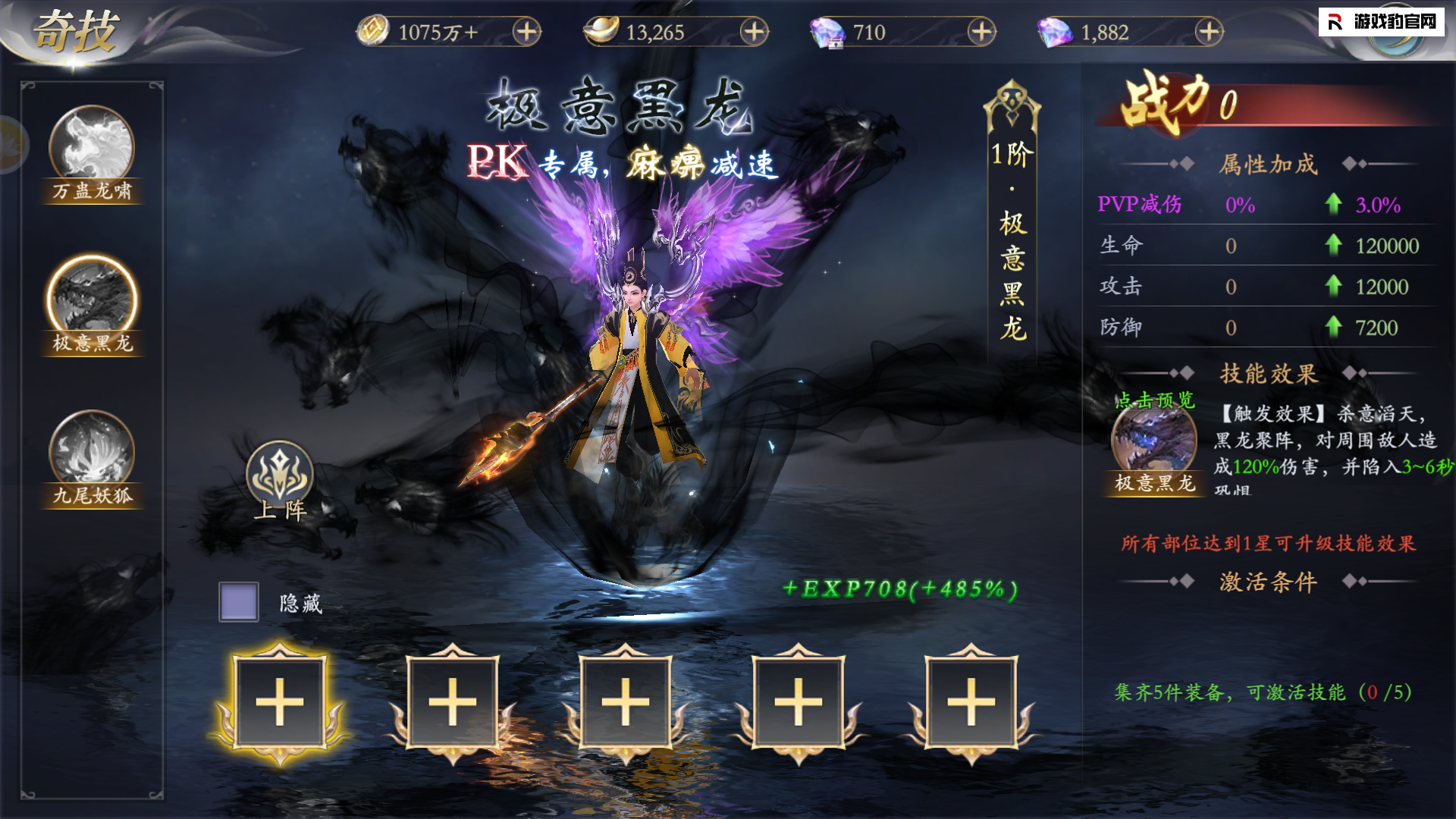Screen dimensions: 1456x819
Task: Add more of the 710 diamond currency
Action: click(981, 32)
